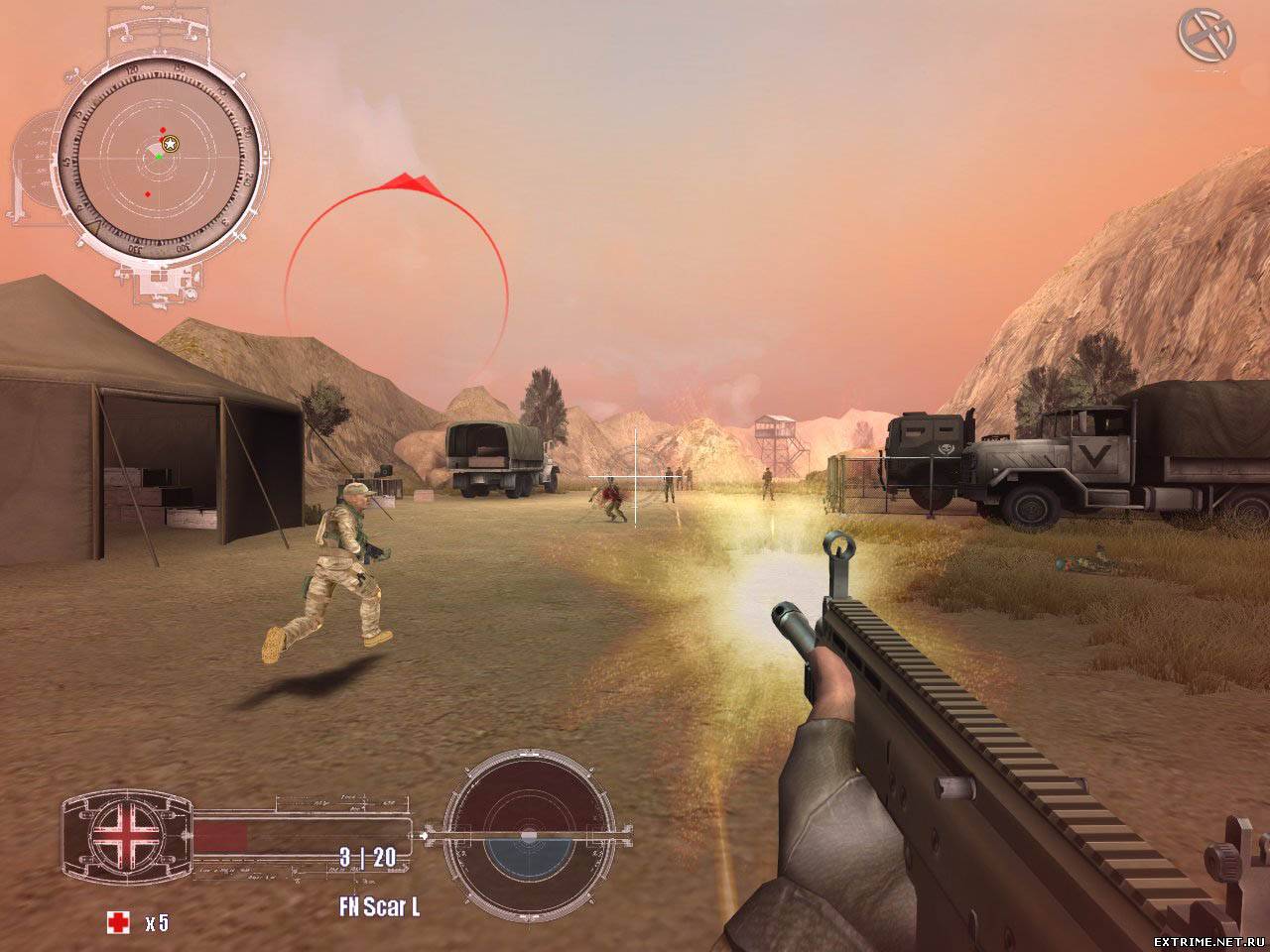Screen dimensions: 1270x952
Task: Select the gold star objective marker on radar
Action: pos(171,144)
